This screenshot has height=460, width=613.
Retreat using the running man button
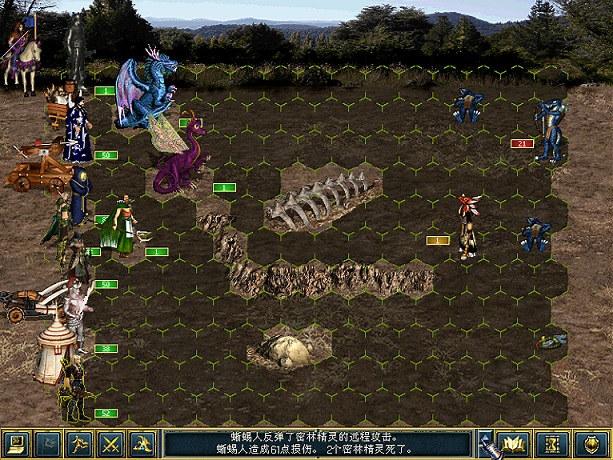point(79,443)
